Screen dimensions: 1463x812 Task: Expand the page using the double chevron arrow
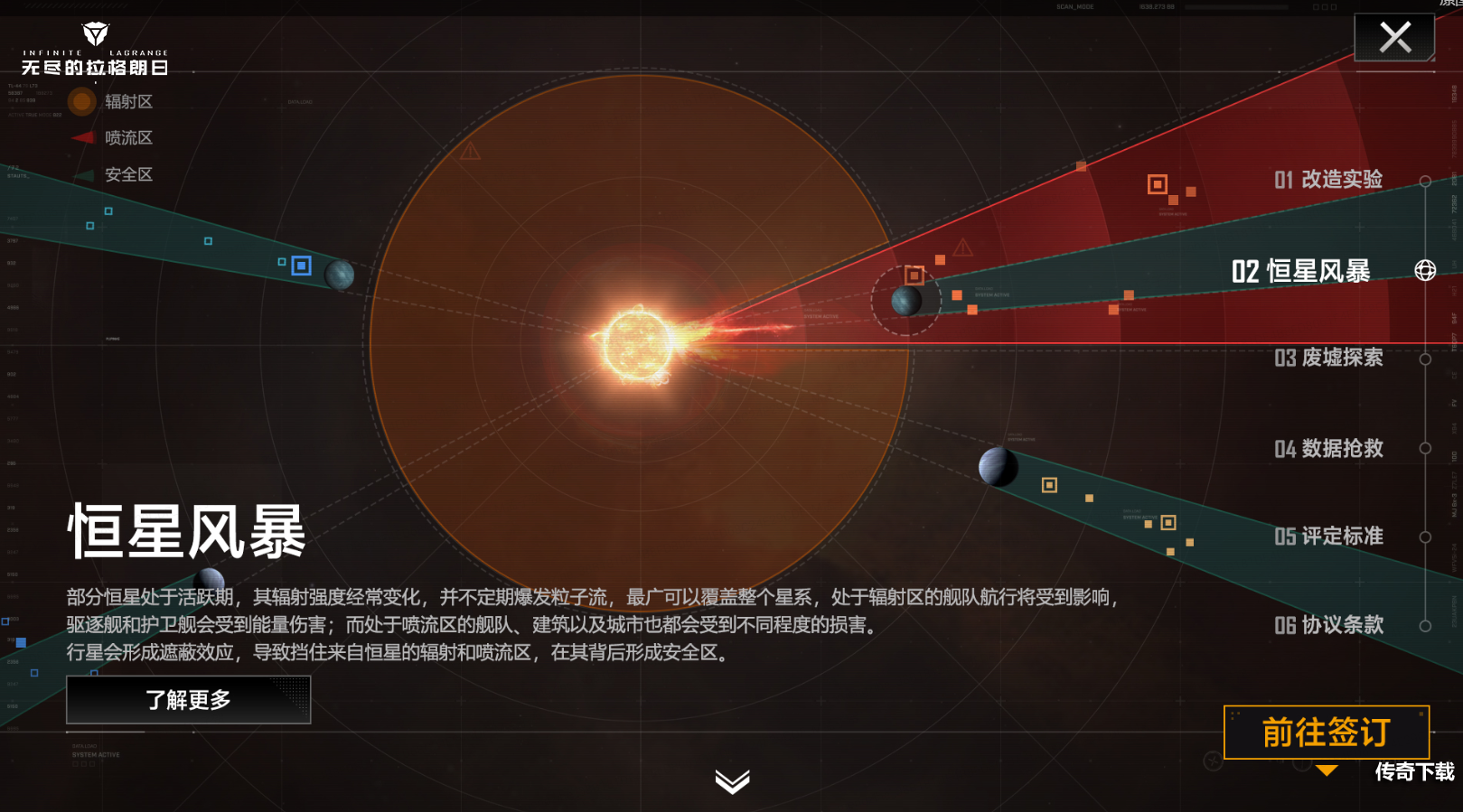(732, 783)
